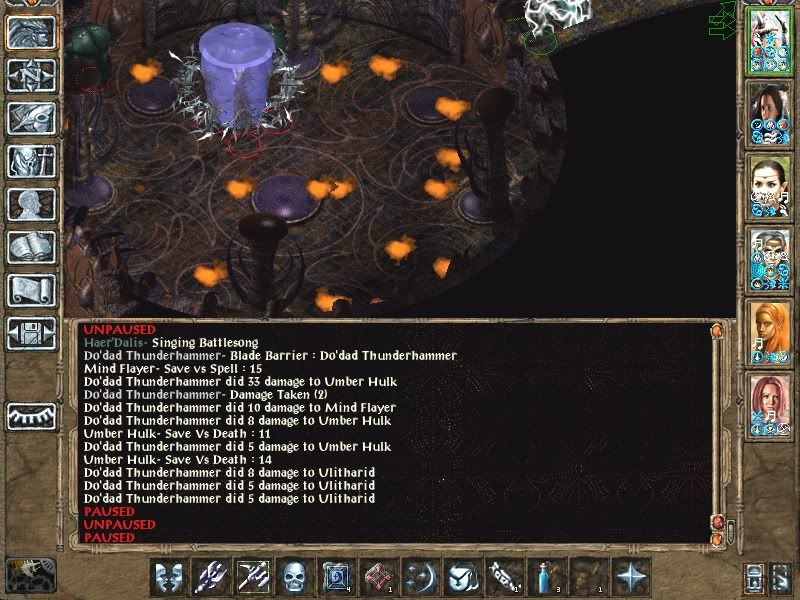Open the priest scroll button
The height and width of the screenshot is (600, 800).
(30, 290)
